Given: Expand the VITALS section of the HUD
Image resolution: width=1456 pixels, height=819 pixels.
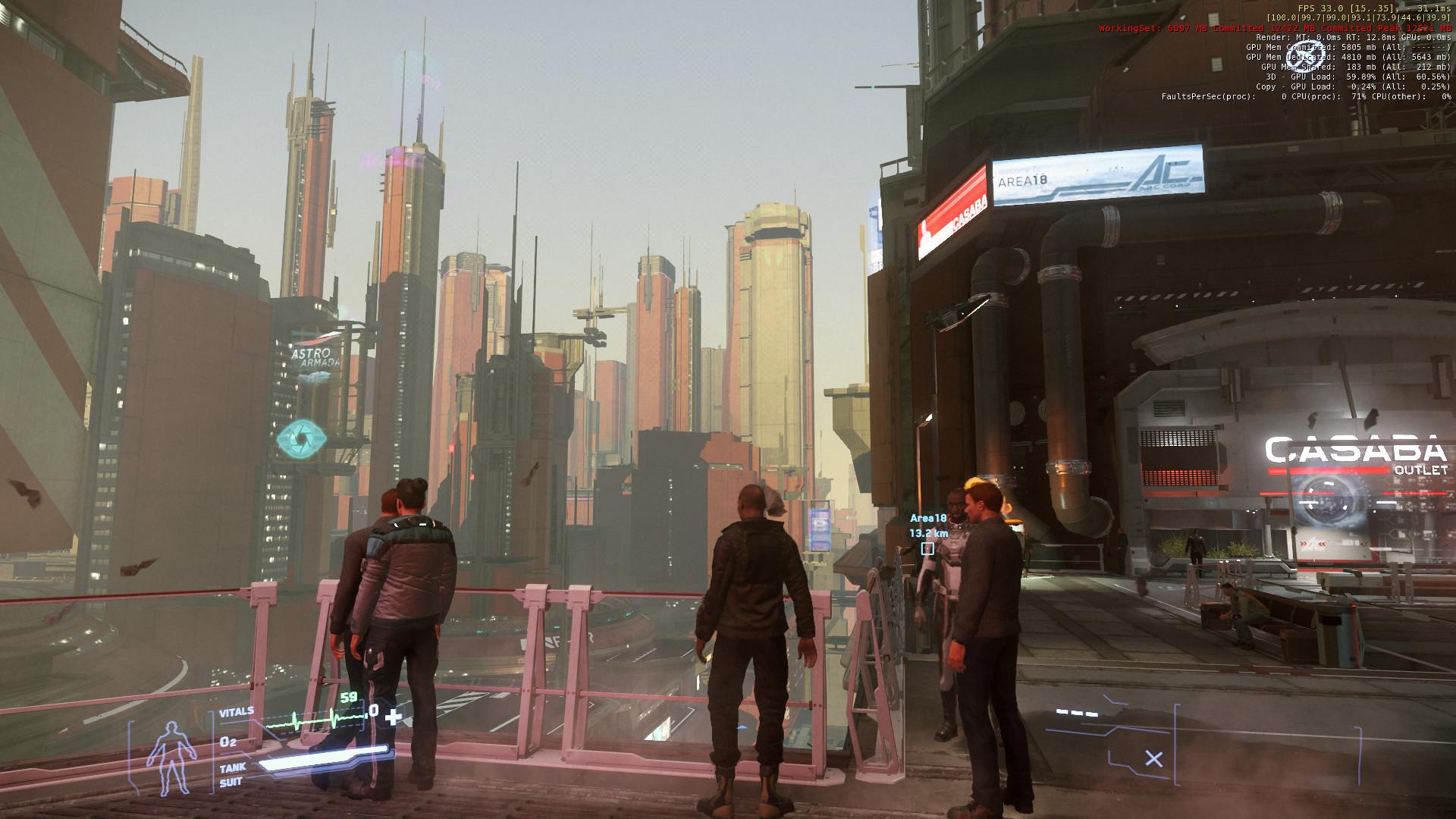Looking at the screenshot, I should [238, 711].
